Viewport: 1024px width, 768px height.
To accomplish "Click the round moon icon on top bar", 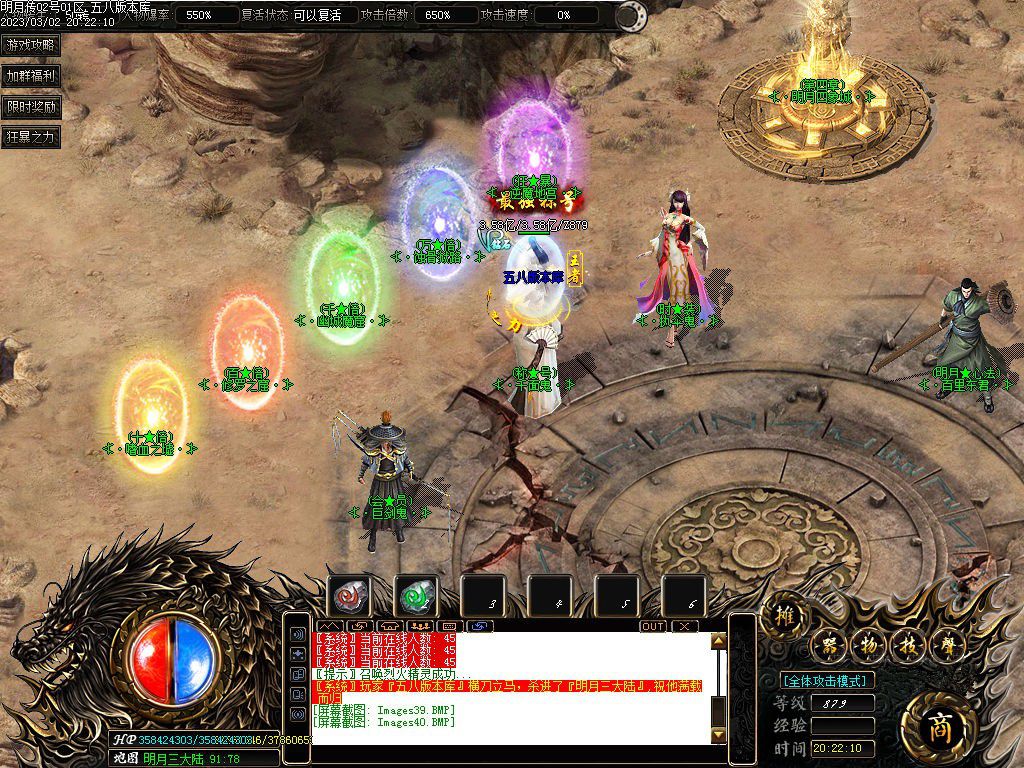I will click(630, 16).
